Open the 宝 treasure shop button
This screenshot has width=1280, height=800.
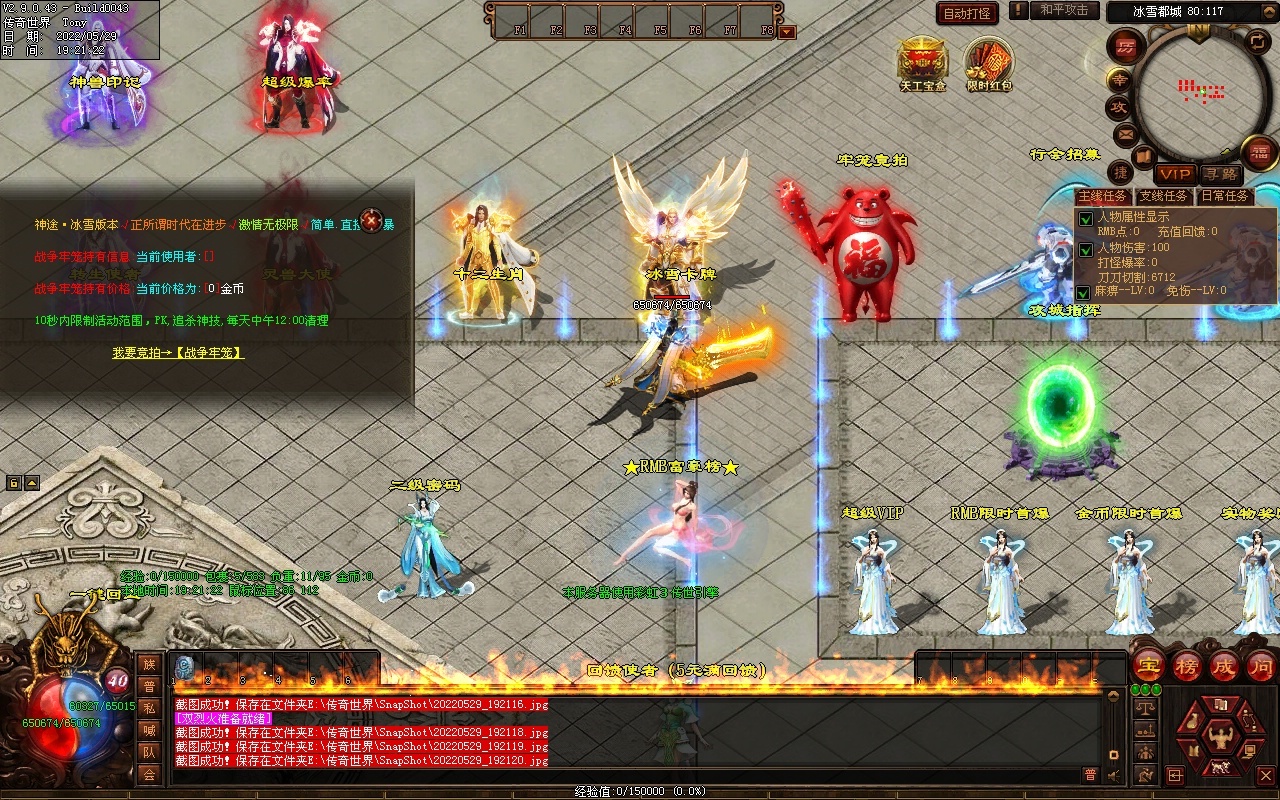click(x=1149, y=666)
